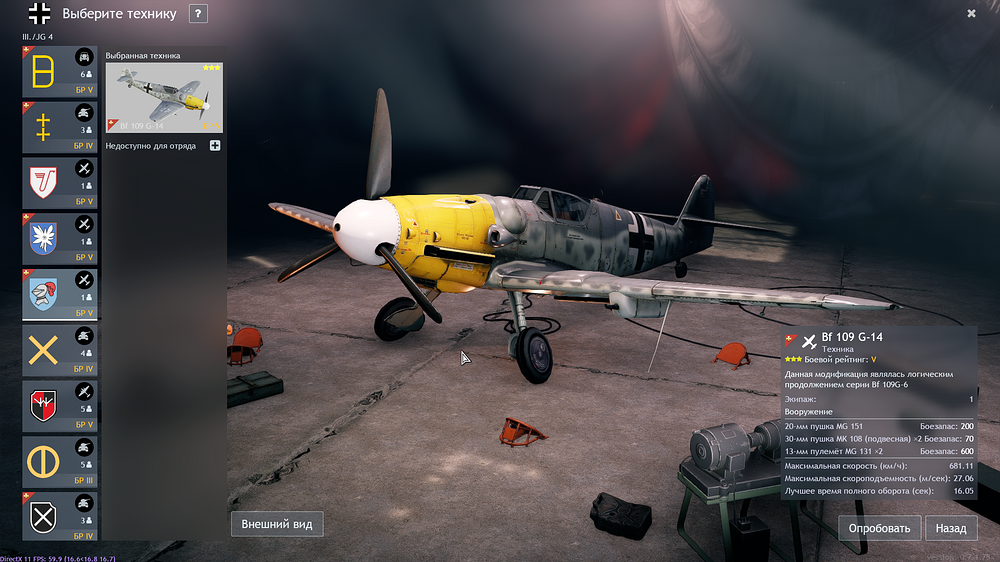Choose the squad with the yellow circle-bar emblem
Viewport: 1000px width, 562px height.
(x=59, y=461)
